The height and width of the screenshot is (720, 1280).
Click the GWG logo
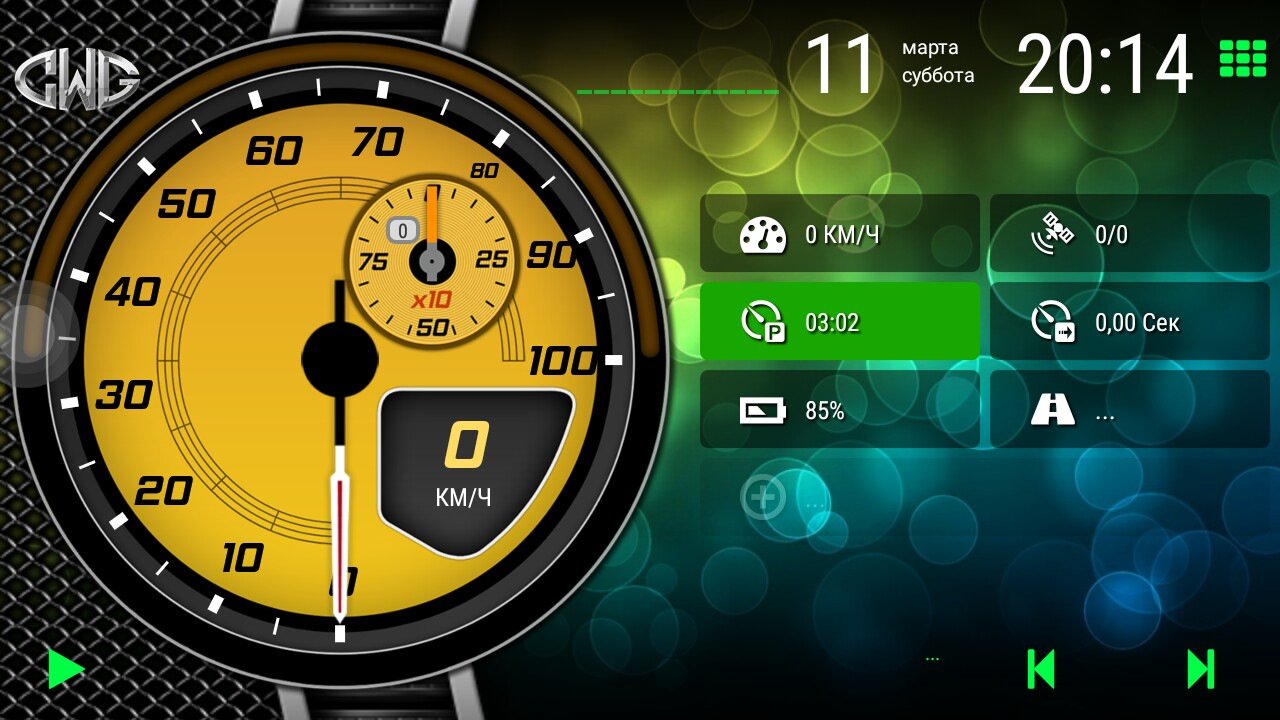point(77,80)
